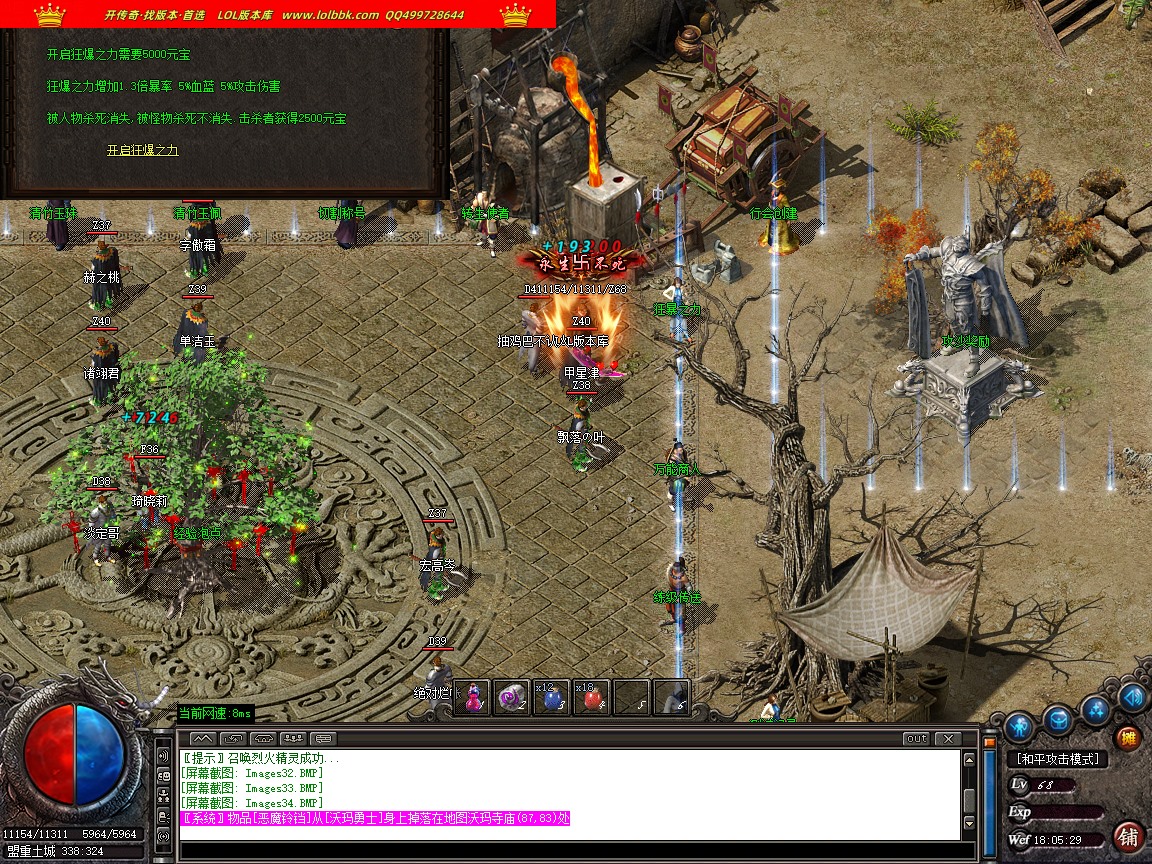Click the 开启狂爆之力 dialogue link
This screenshot has width=1152, height=864.
coord(142,150)
